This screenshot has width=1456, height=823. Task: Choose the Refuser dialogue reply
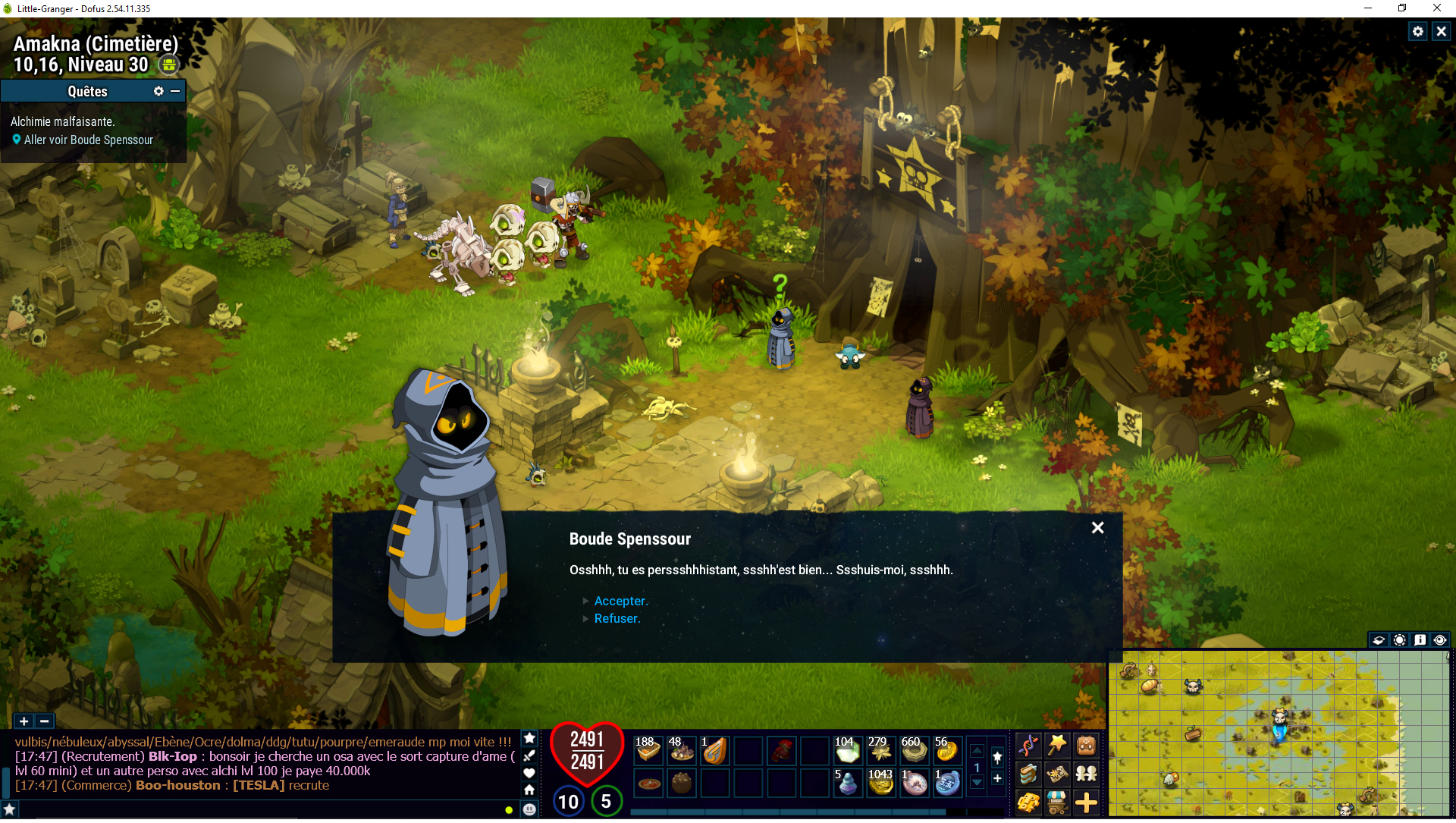617,618
